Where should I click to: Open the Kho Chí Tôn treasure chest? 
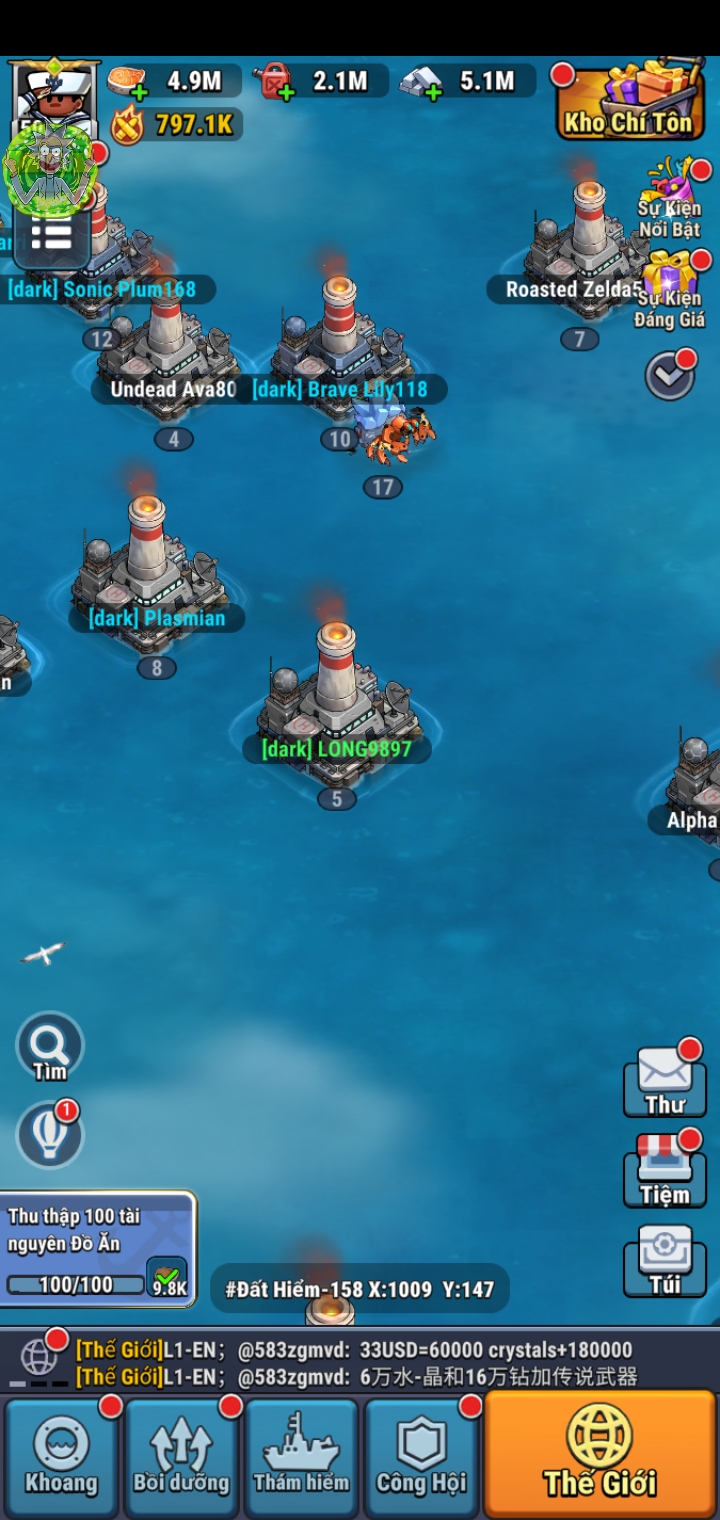point(628,102)
